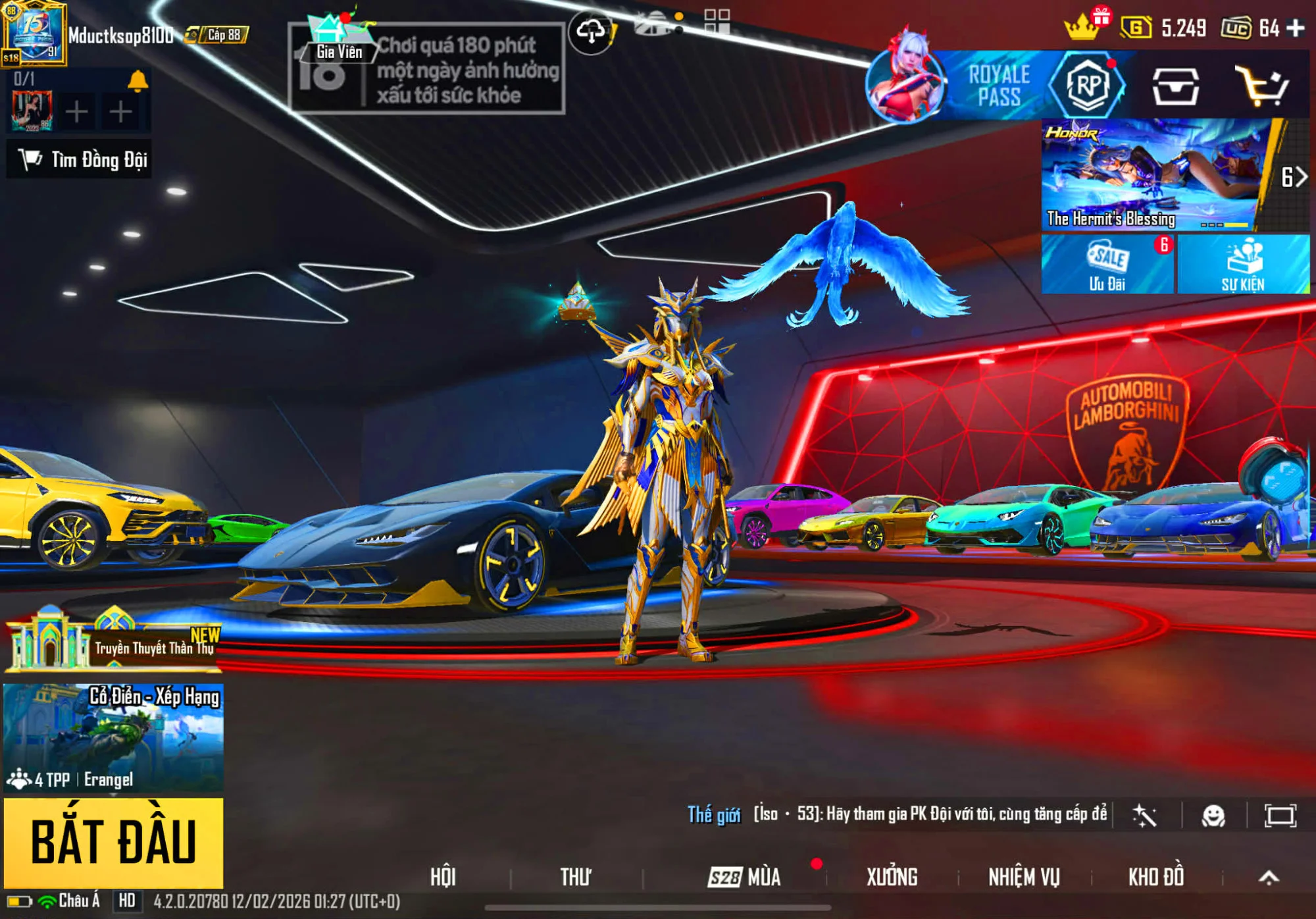
Task: Add UC with the plus button
Action: pyautogui.click(x=1295, y=28)
